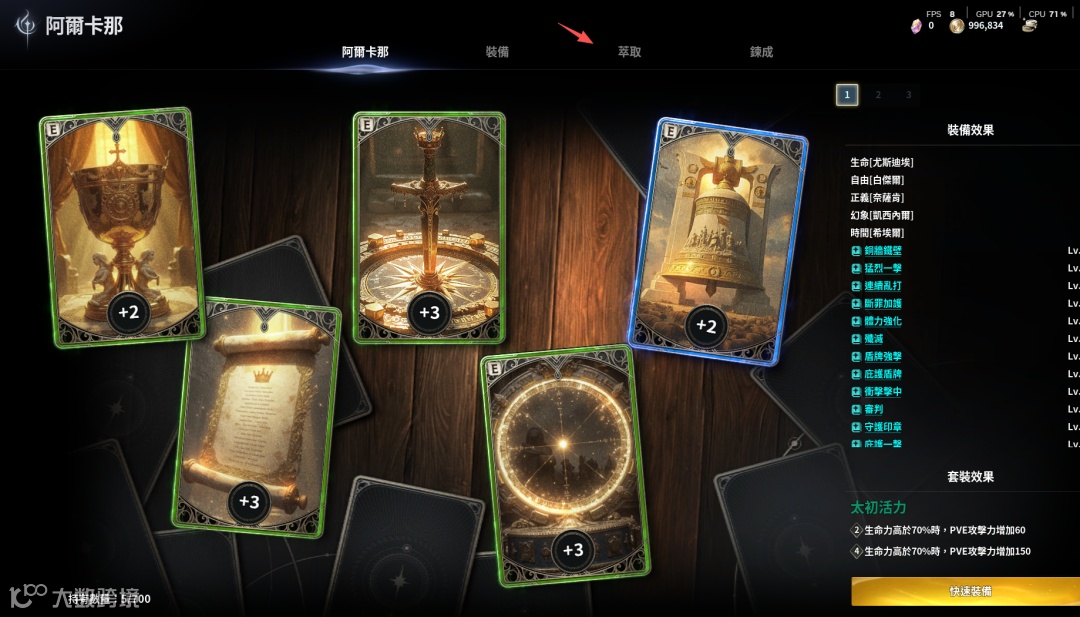The image size is (1080, 617).
Task: Open the 裝備 tab
Action: tap(497, 52)
